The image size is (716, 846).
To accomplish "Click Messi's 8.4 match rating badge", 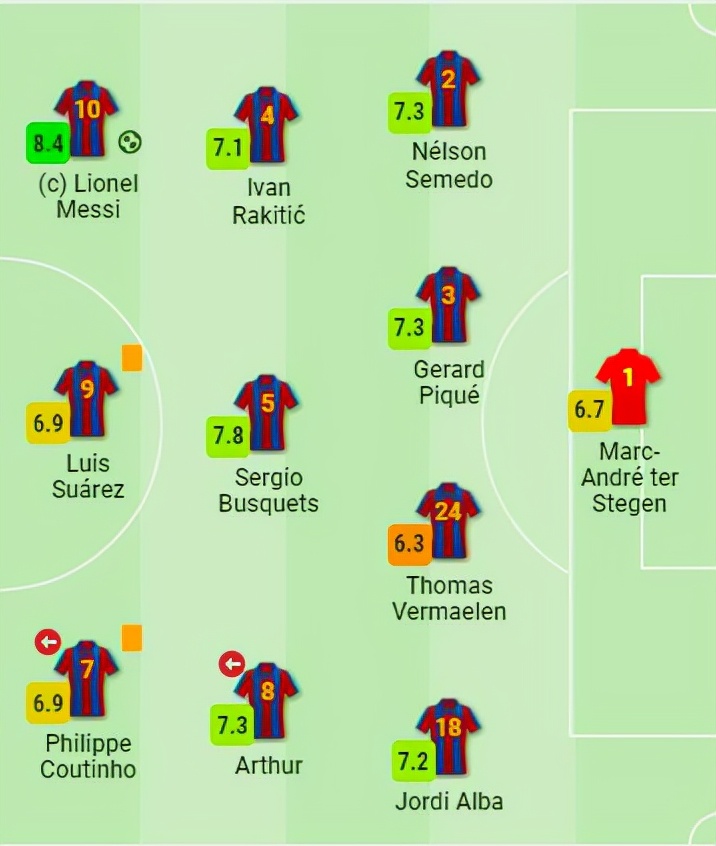I will 47,143.
